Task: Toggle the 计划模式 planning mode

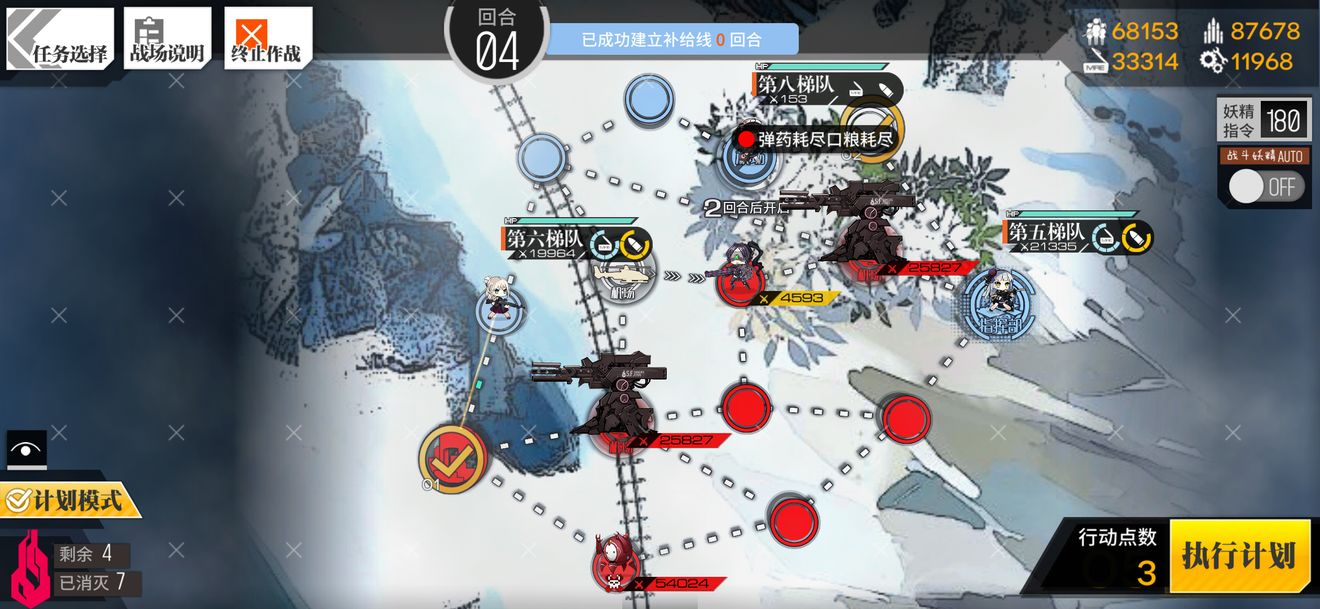Action: click(68, 499)
